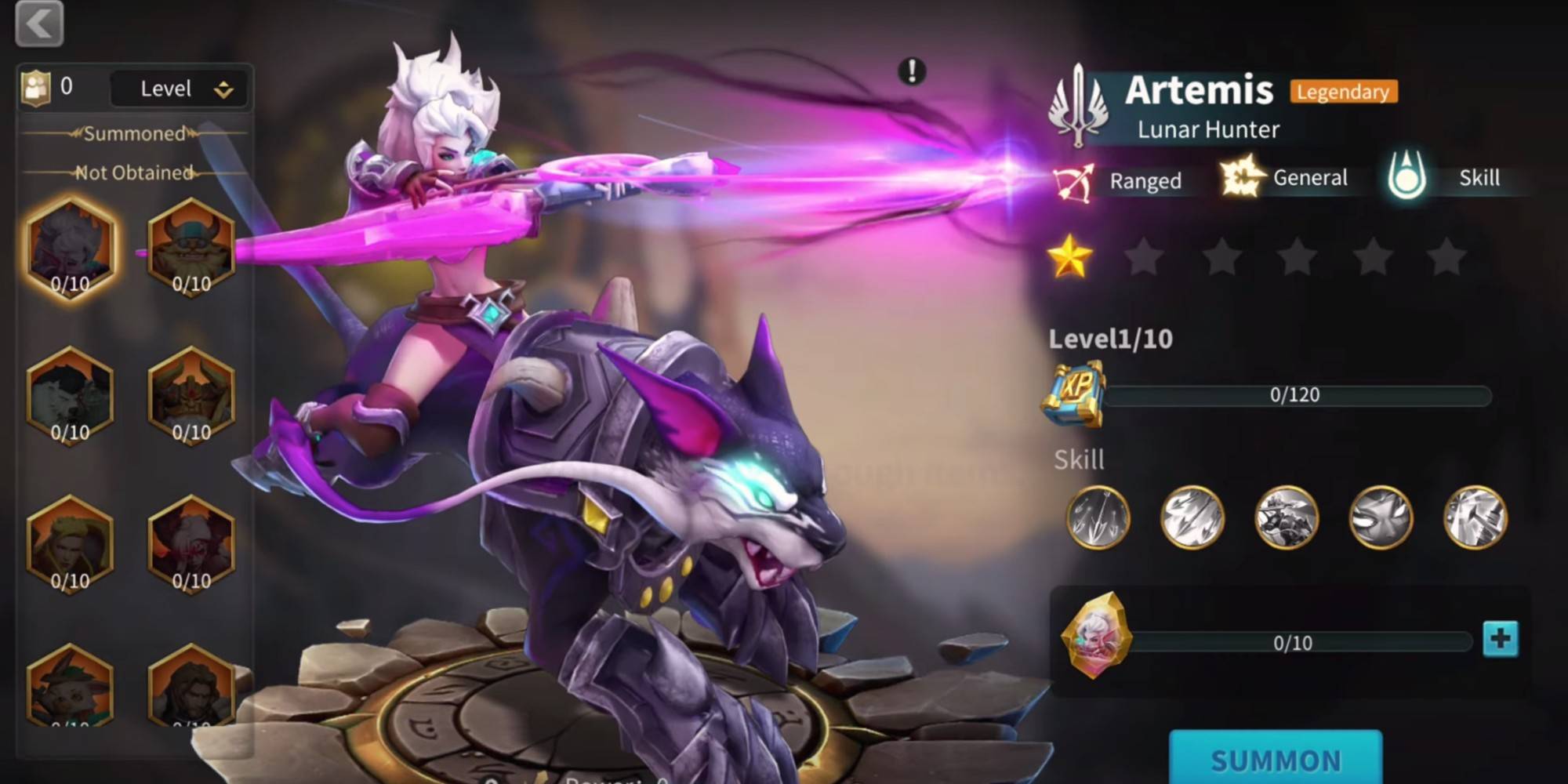This screenshot has width=1568, height=784.
Task: Click the exclamation mark info icon
Action: (912, 71)
